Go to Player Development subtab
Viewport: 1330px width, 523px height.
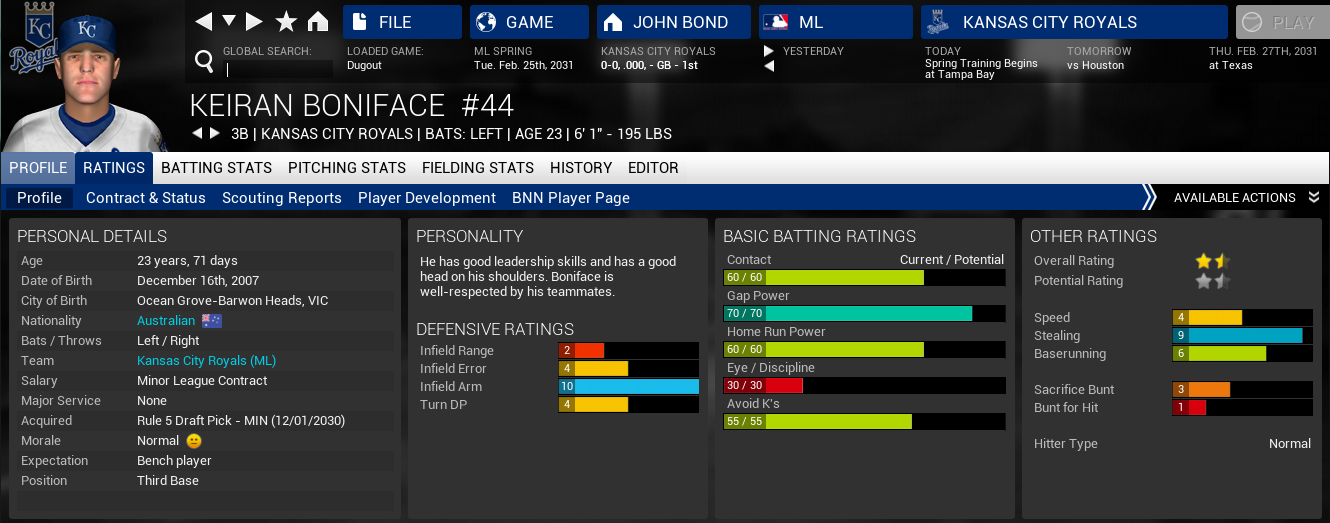[x=427, y=198]
